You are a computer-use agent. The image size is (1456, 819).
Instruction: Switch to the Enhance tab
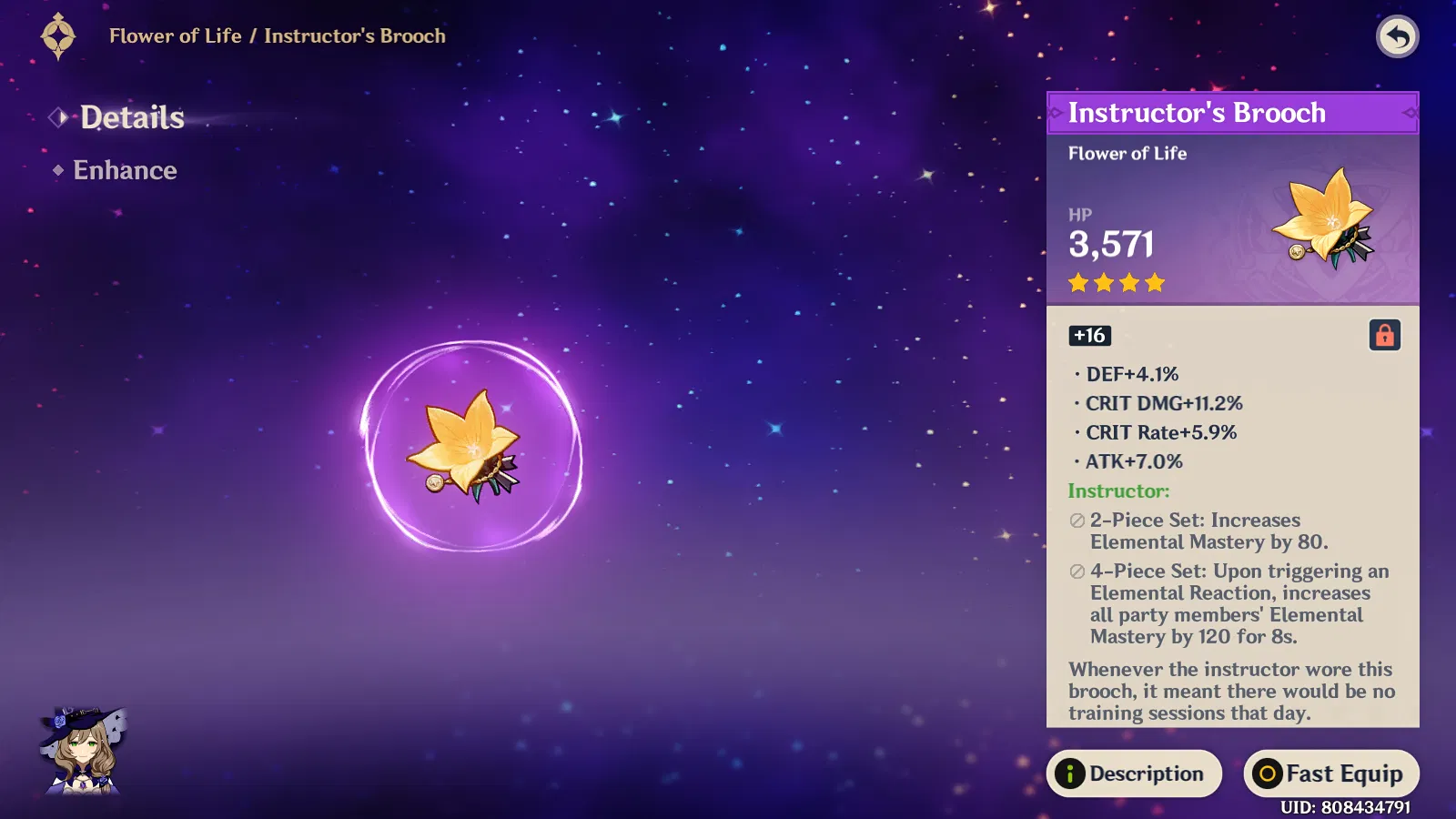click(x=124, y=170)
